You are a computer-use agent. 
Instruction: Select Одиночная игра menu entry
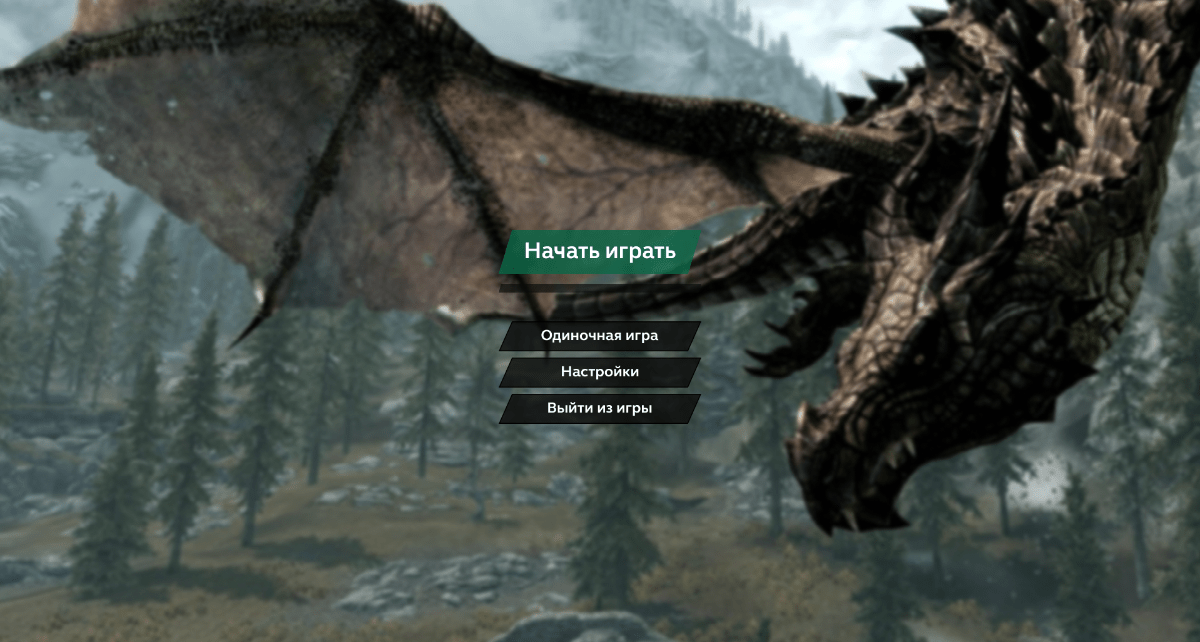pos(600,336)
